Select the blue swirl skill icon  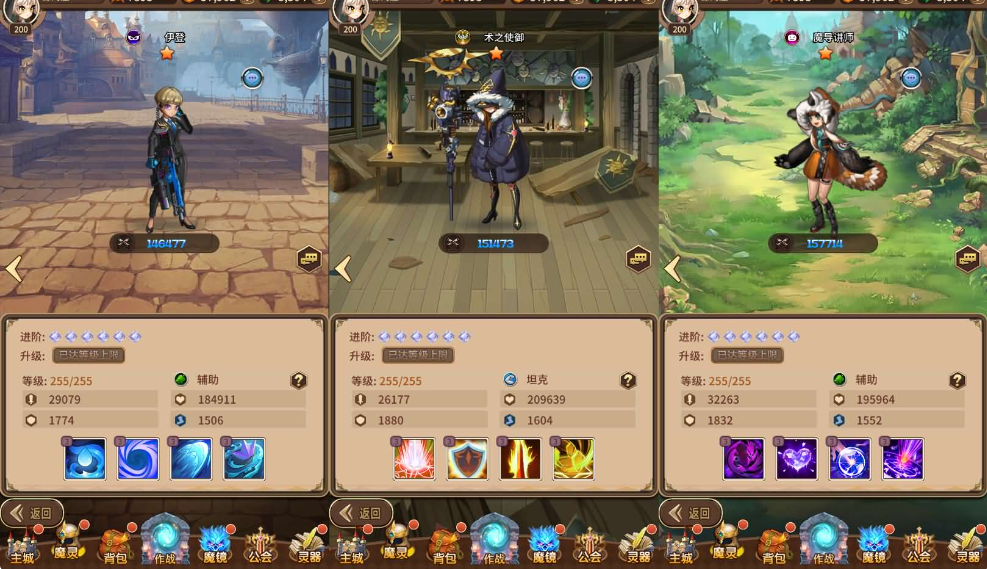pos(138,459)
